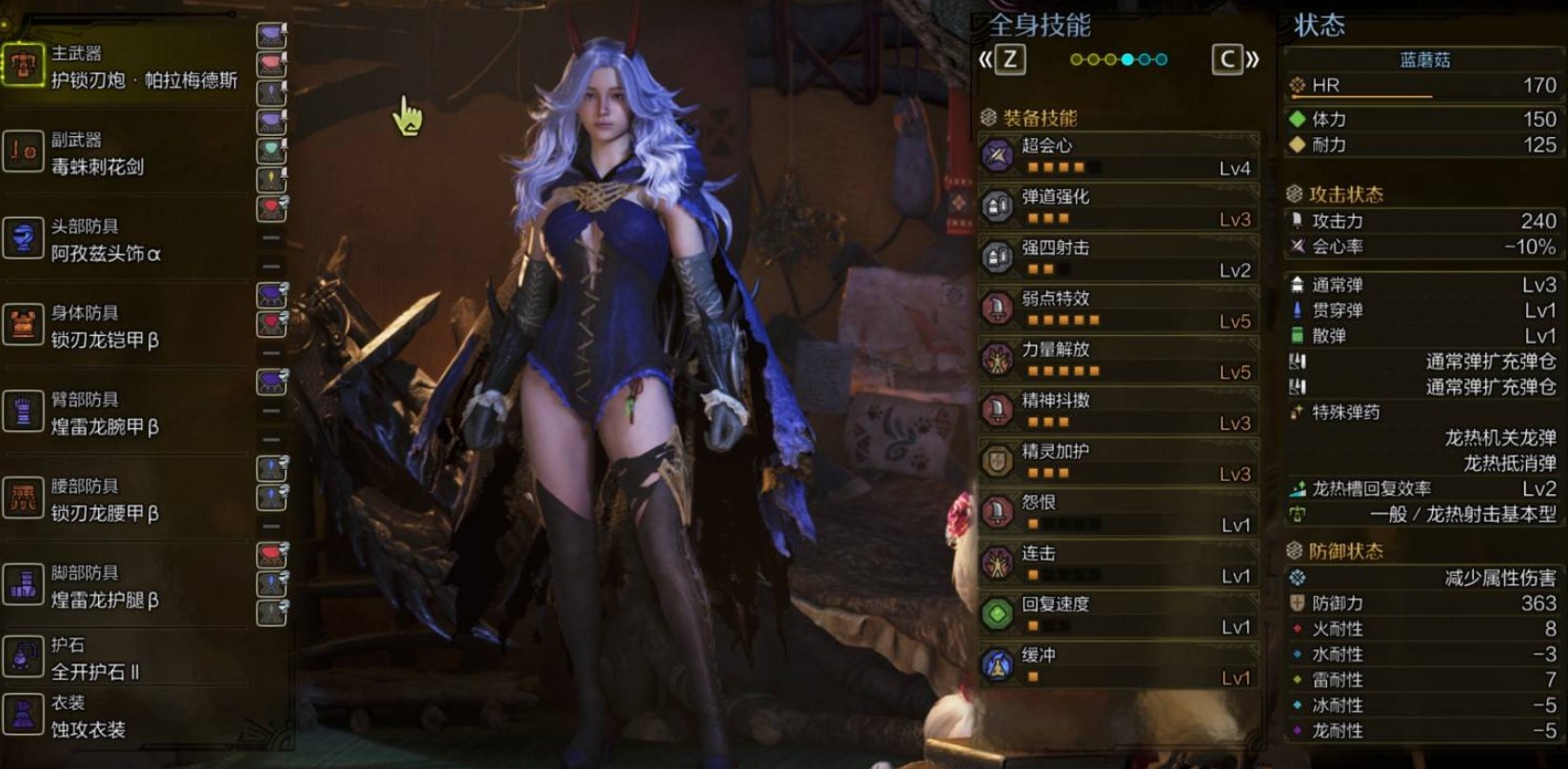Highlight the 弱点特效 skill entry
The height and width of the screenshot is (769, 1568).
[1119, 308]
